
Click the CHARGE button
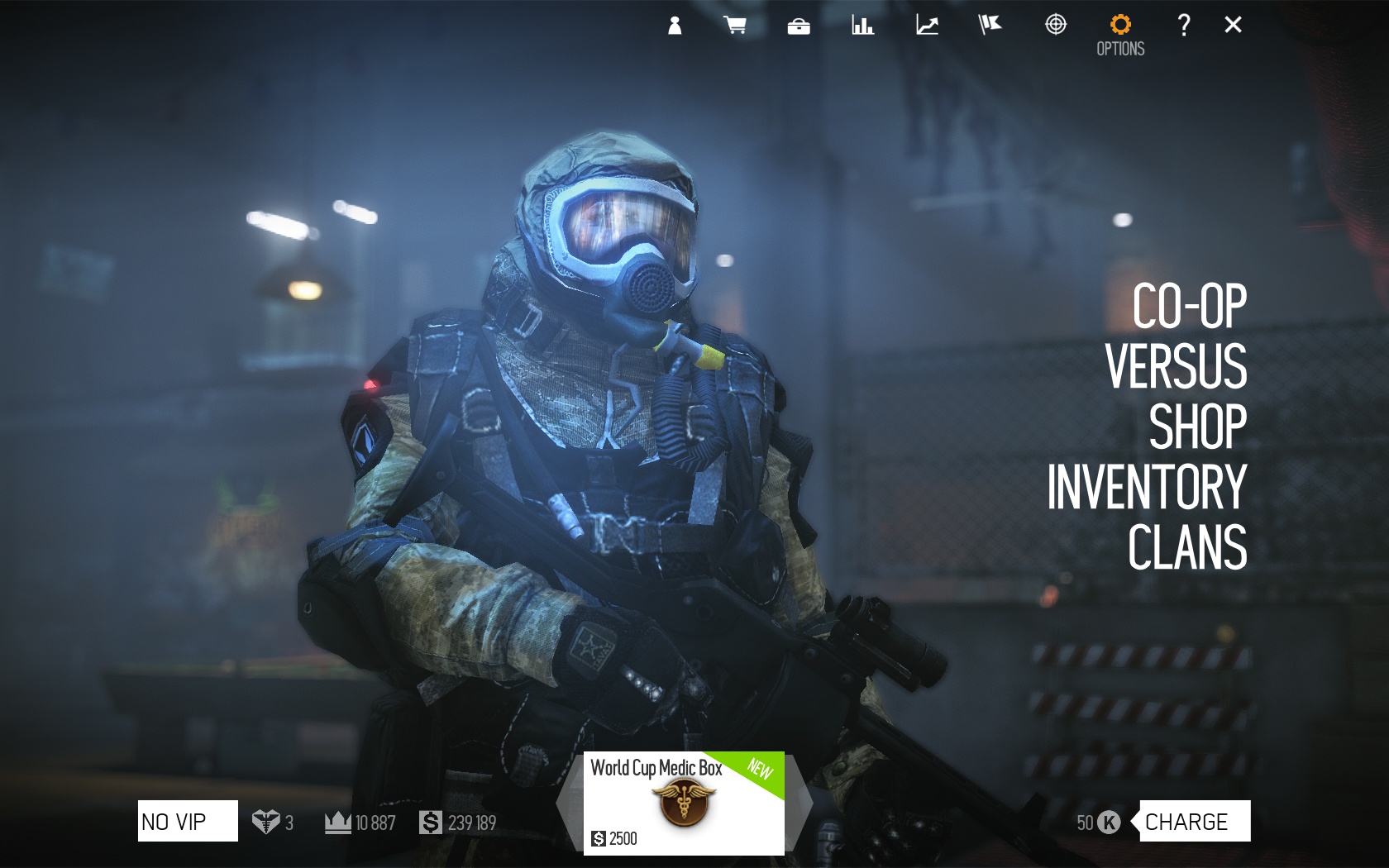(x=1194, y=822)
